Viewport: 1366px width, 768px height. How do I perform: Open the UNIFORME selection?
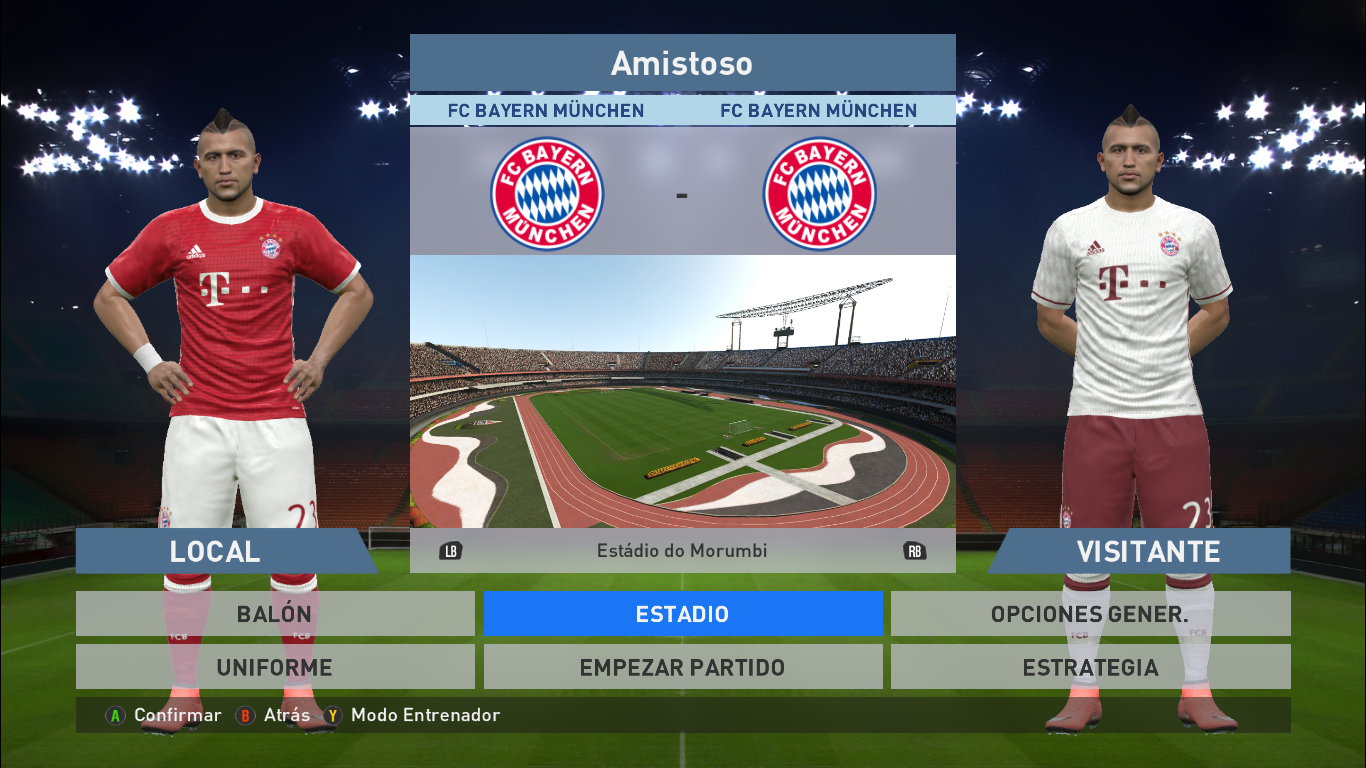275,666
